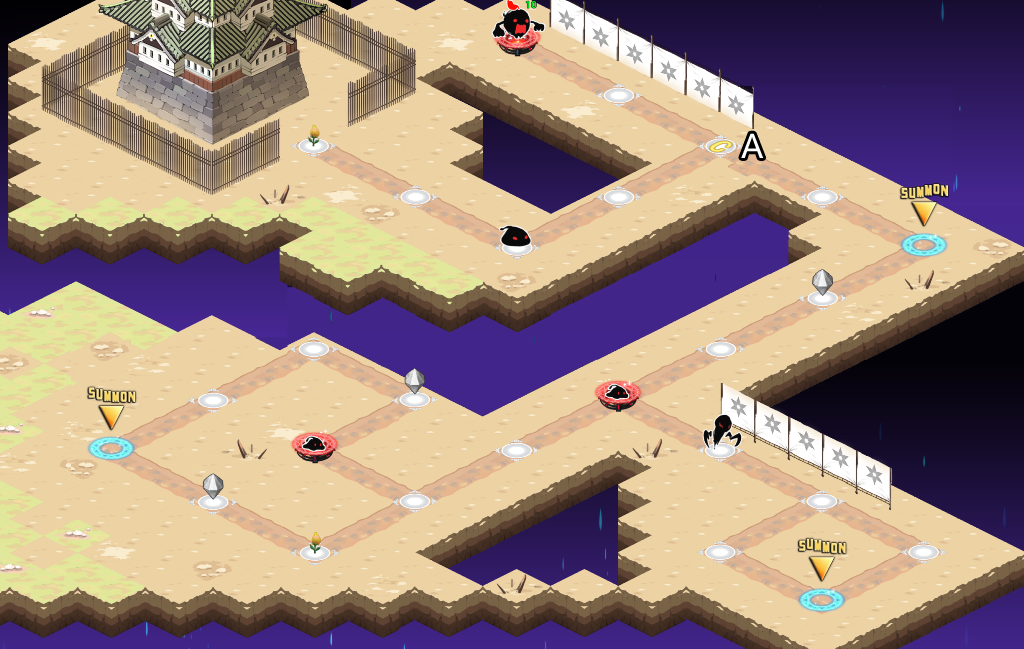Select the gold ring node labeled A
1024x649 pixels.
tap(721, 147)
